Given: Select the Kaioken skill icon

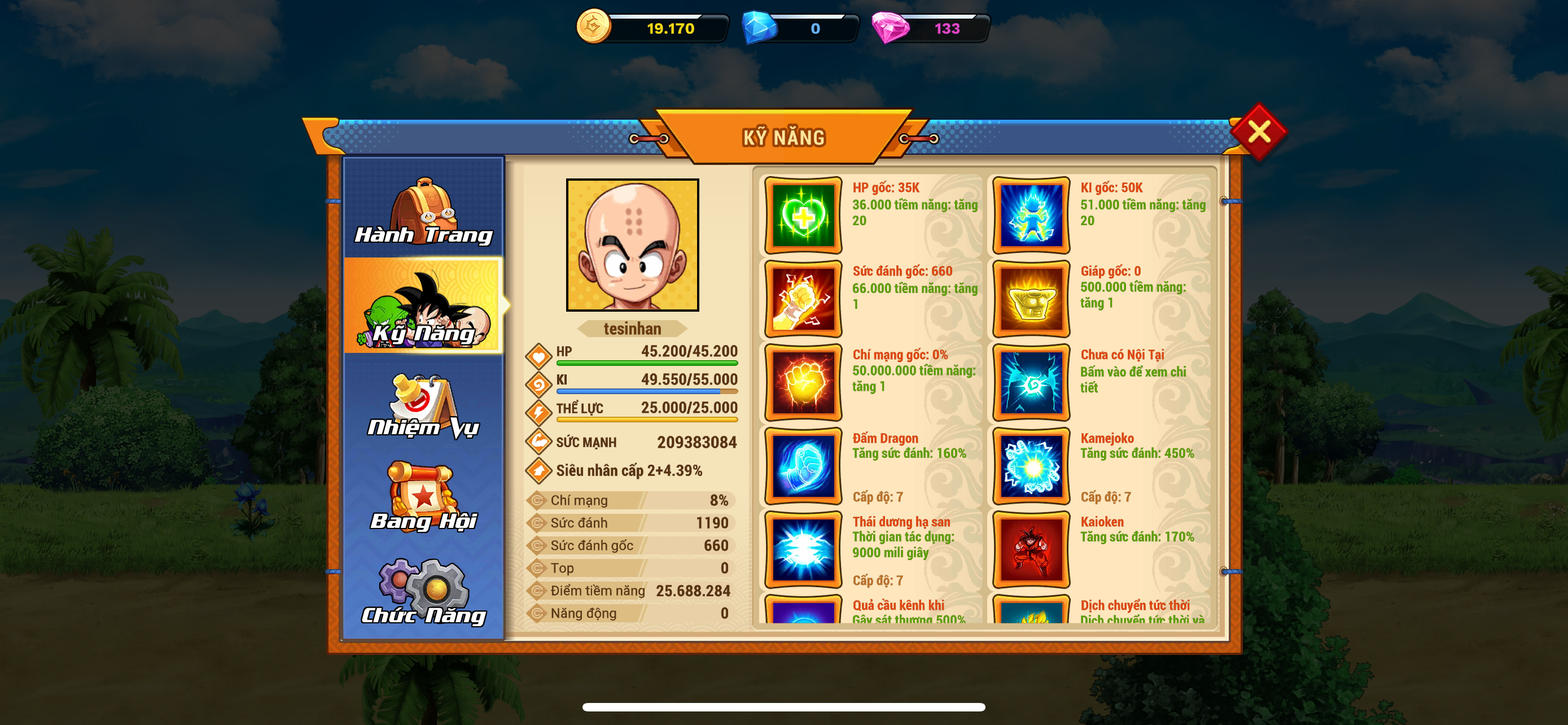Looking at the screenshot, I should click(1031, 550).
